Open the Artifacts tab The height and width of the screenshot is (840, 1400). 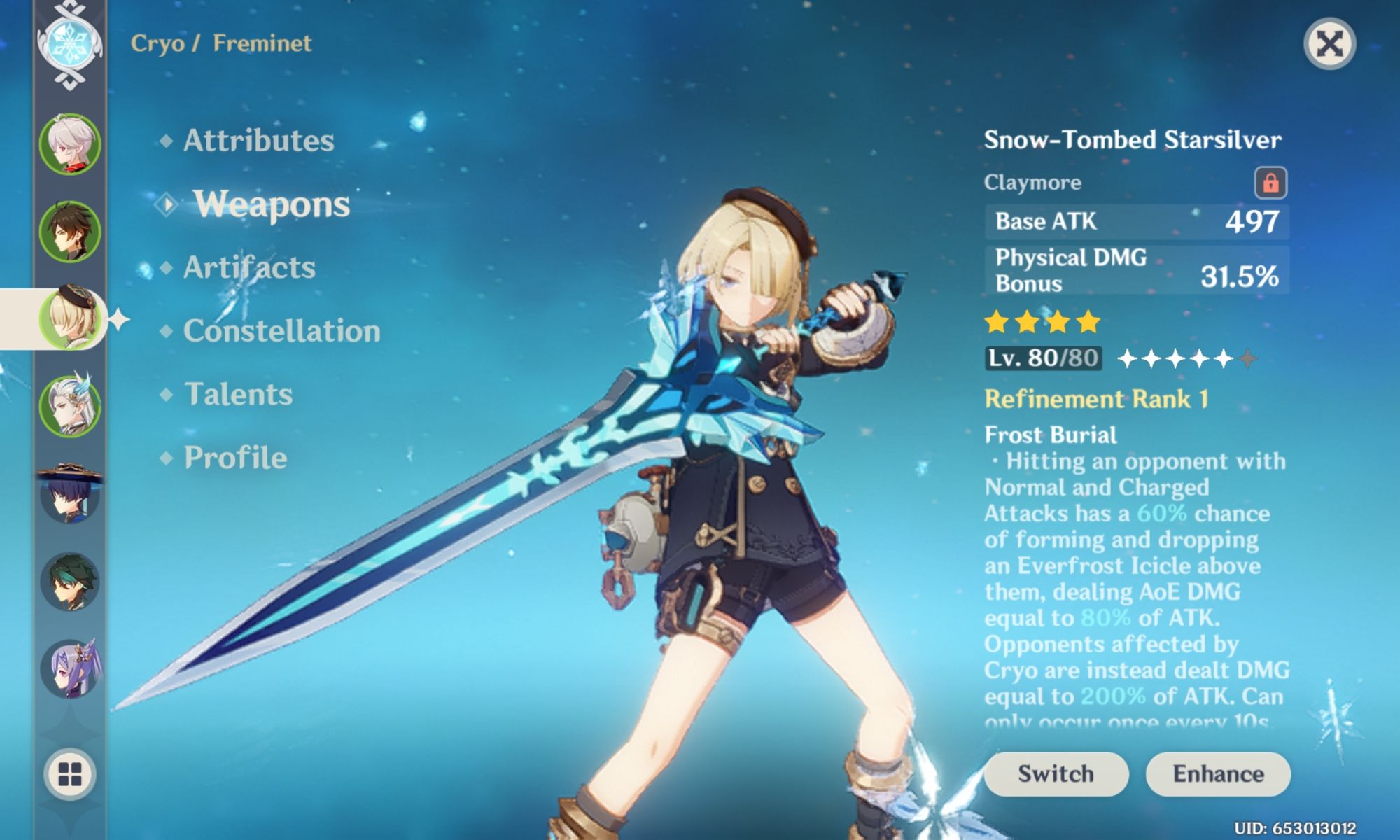249,267
